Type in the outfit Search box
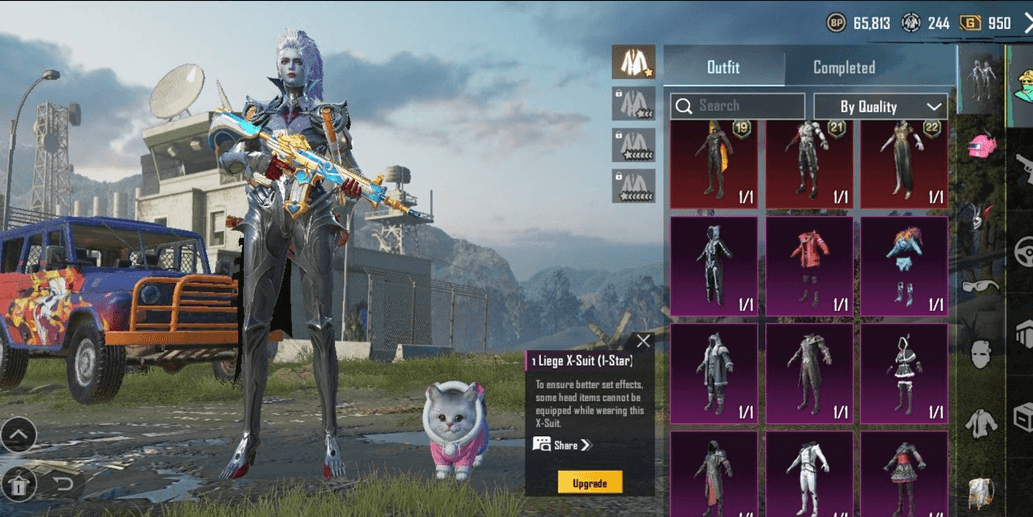 (x=738, y=106)
